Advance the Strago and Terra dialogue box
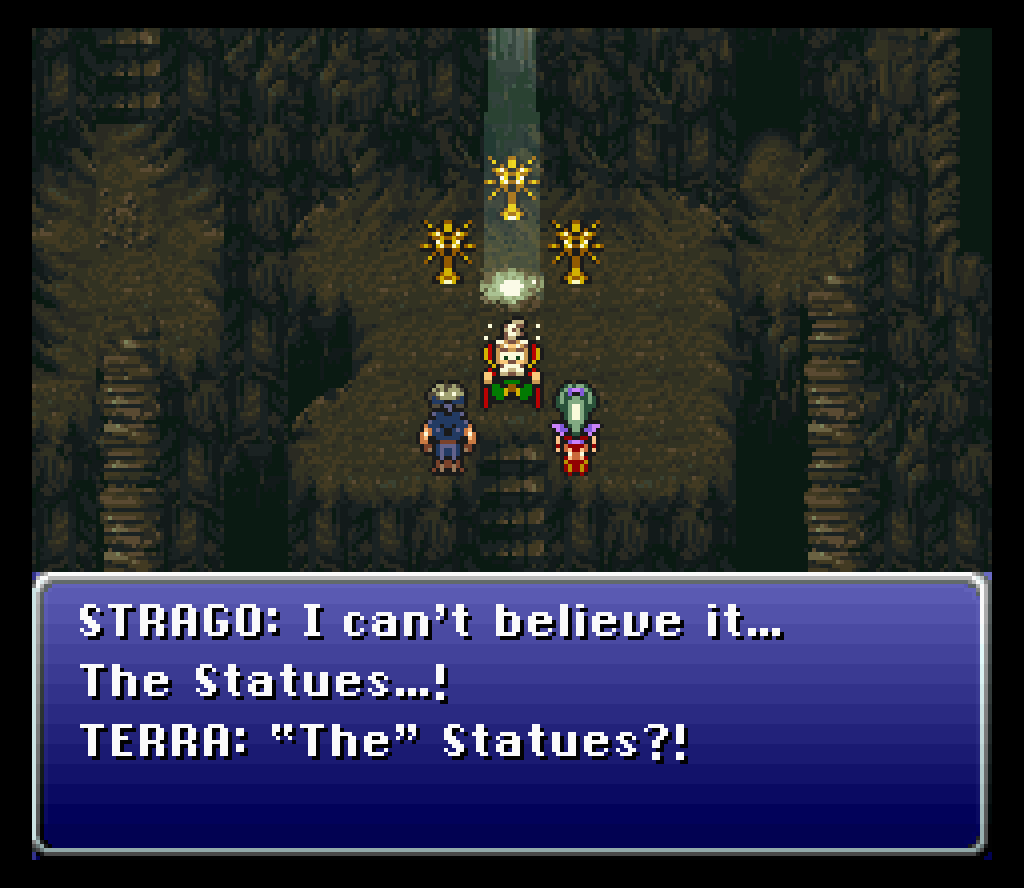Screen dimensions: 1024x888 tap(510, 712)
